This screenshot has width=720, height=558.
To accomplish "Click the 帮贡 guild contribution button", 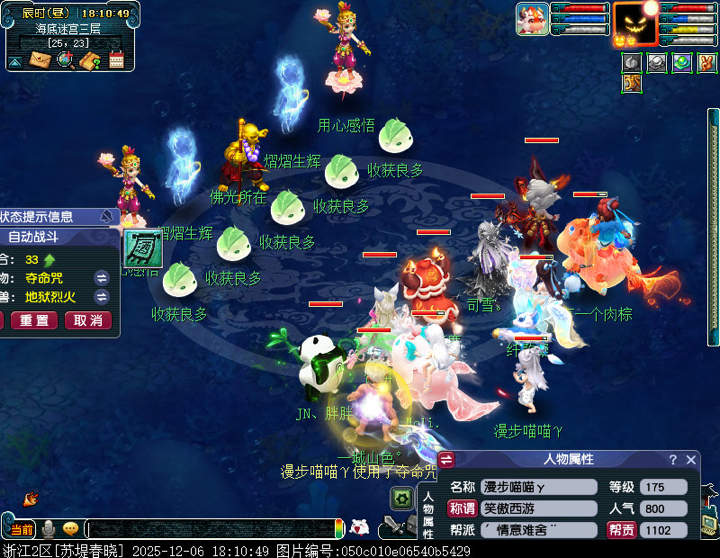I will (x=621, y=530).
